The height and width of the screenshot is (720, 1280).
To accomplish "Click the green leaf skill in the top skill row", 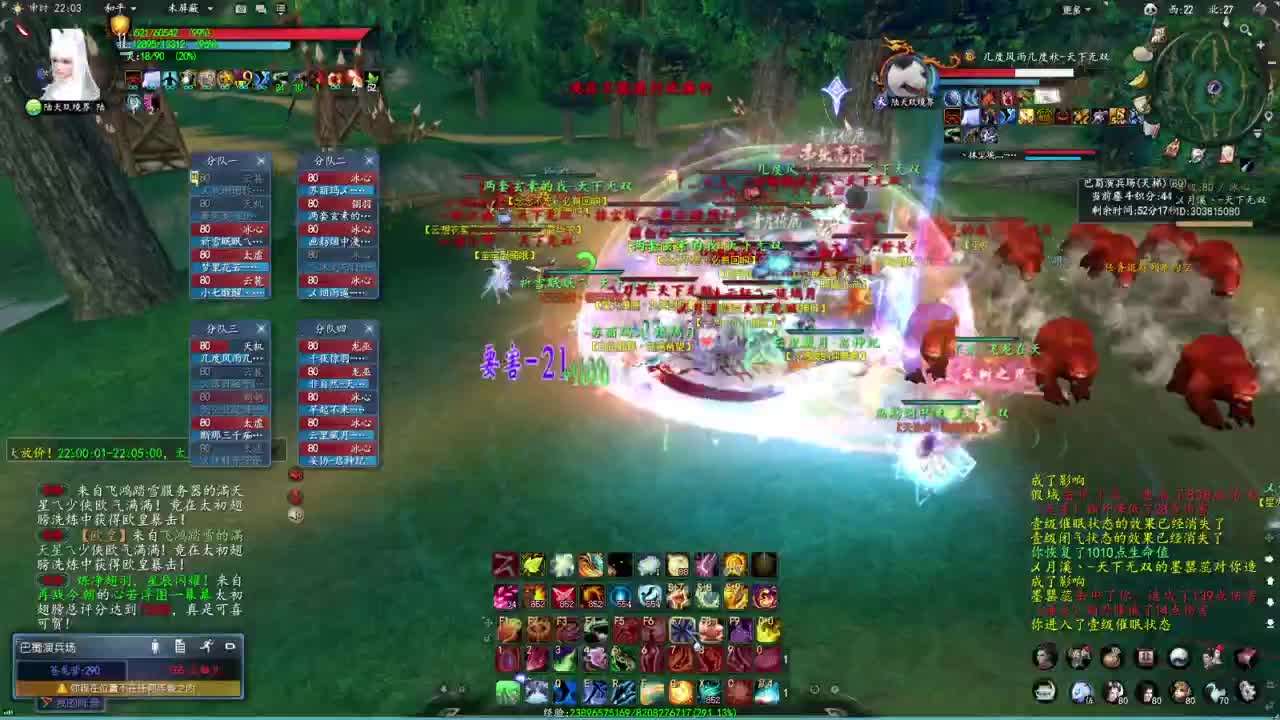I will [x=533, y=566].
